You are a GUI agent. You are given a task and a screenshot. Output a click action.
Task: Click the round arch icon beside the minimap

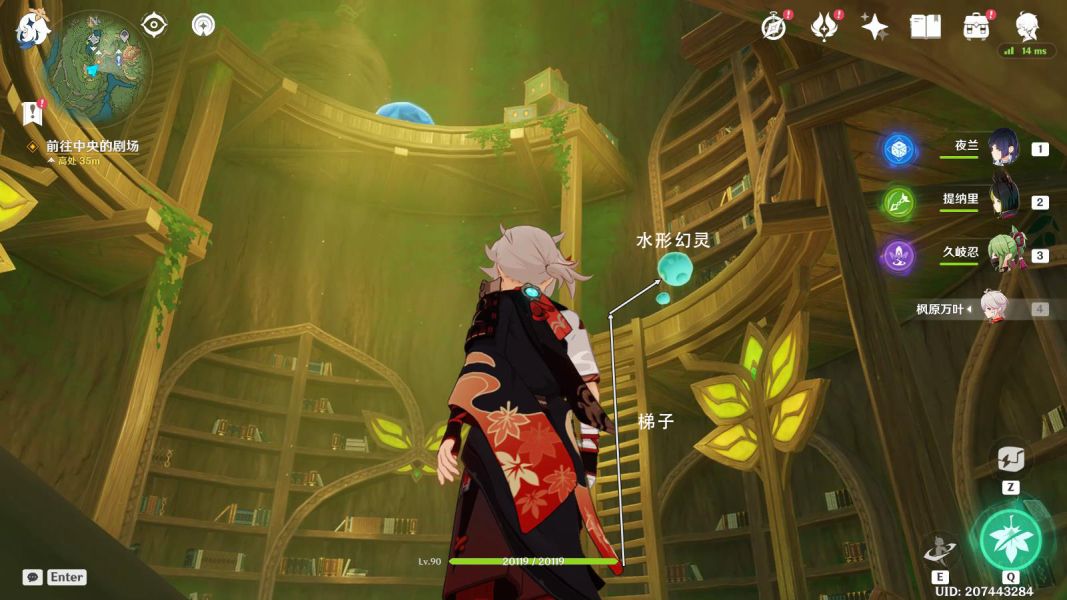pyautogui.click(x=203, y=25)
